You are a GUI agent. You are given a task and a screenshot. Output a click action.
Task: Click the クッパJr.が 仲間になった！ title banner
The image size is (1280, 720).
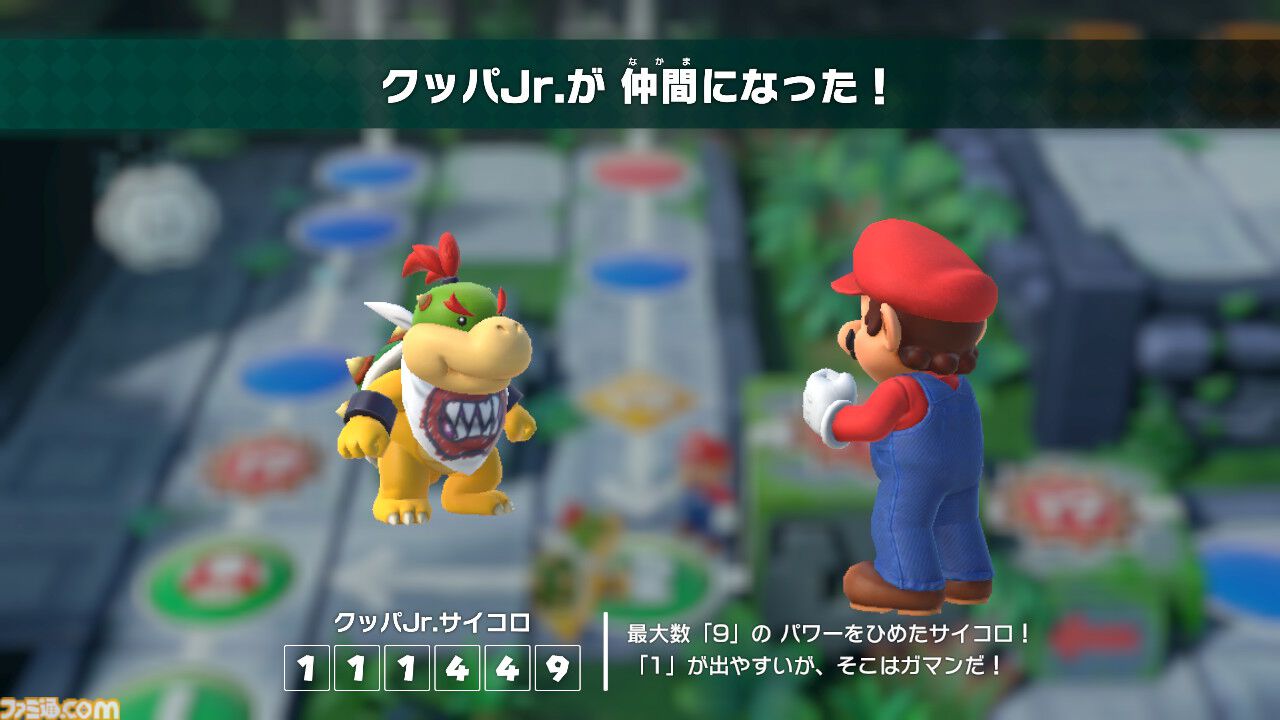(x=640, y=85)
